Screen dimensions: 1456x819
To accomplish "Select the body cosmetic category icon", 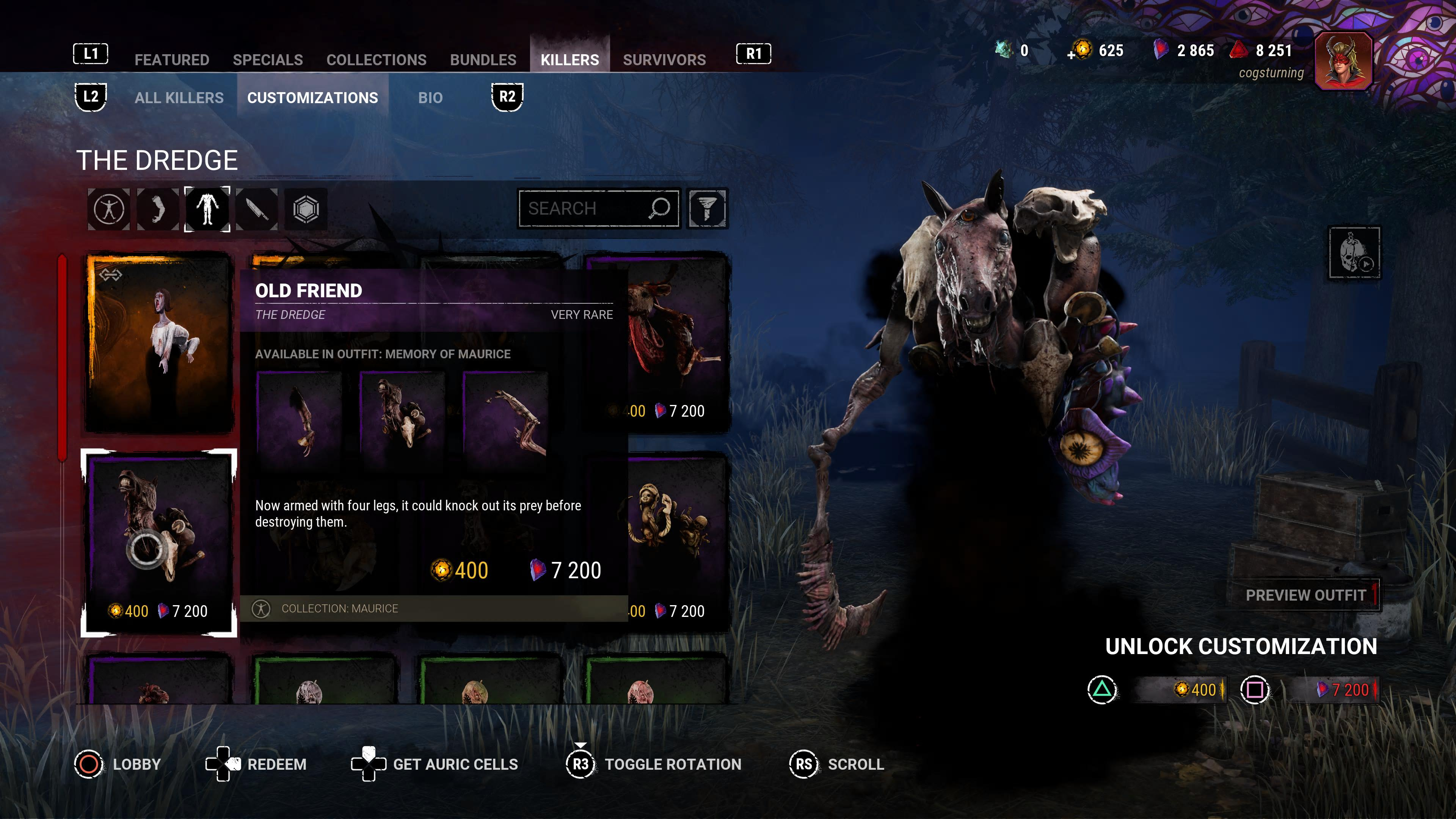I will 207,209.
